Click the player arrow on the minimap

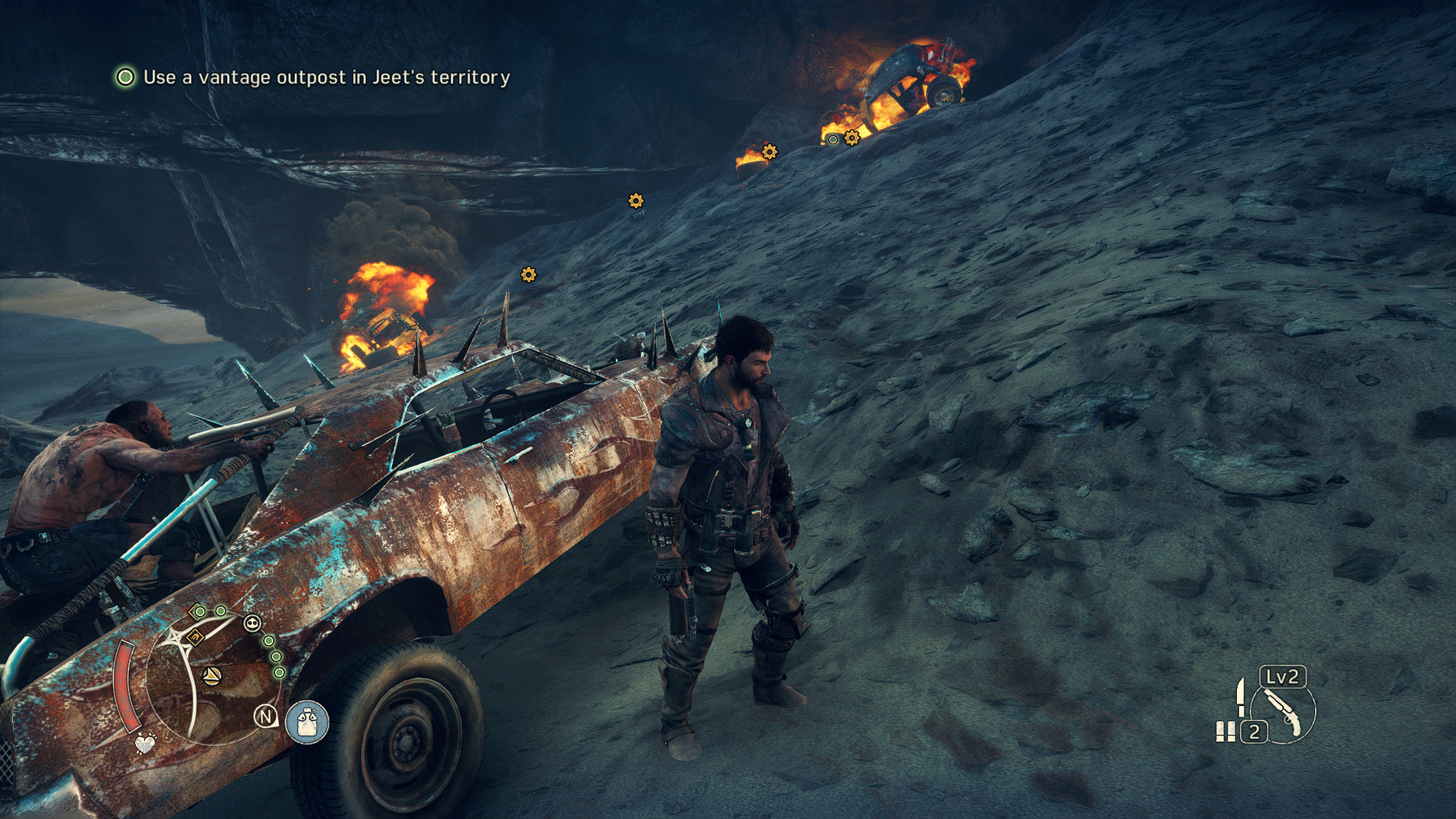tap(212, 674)
